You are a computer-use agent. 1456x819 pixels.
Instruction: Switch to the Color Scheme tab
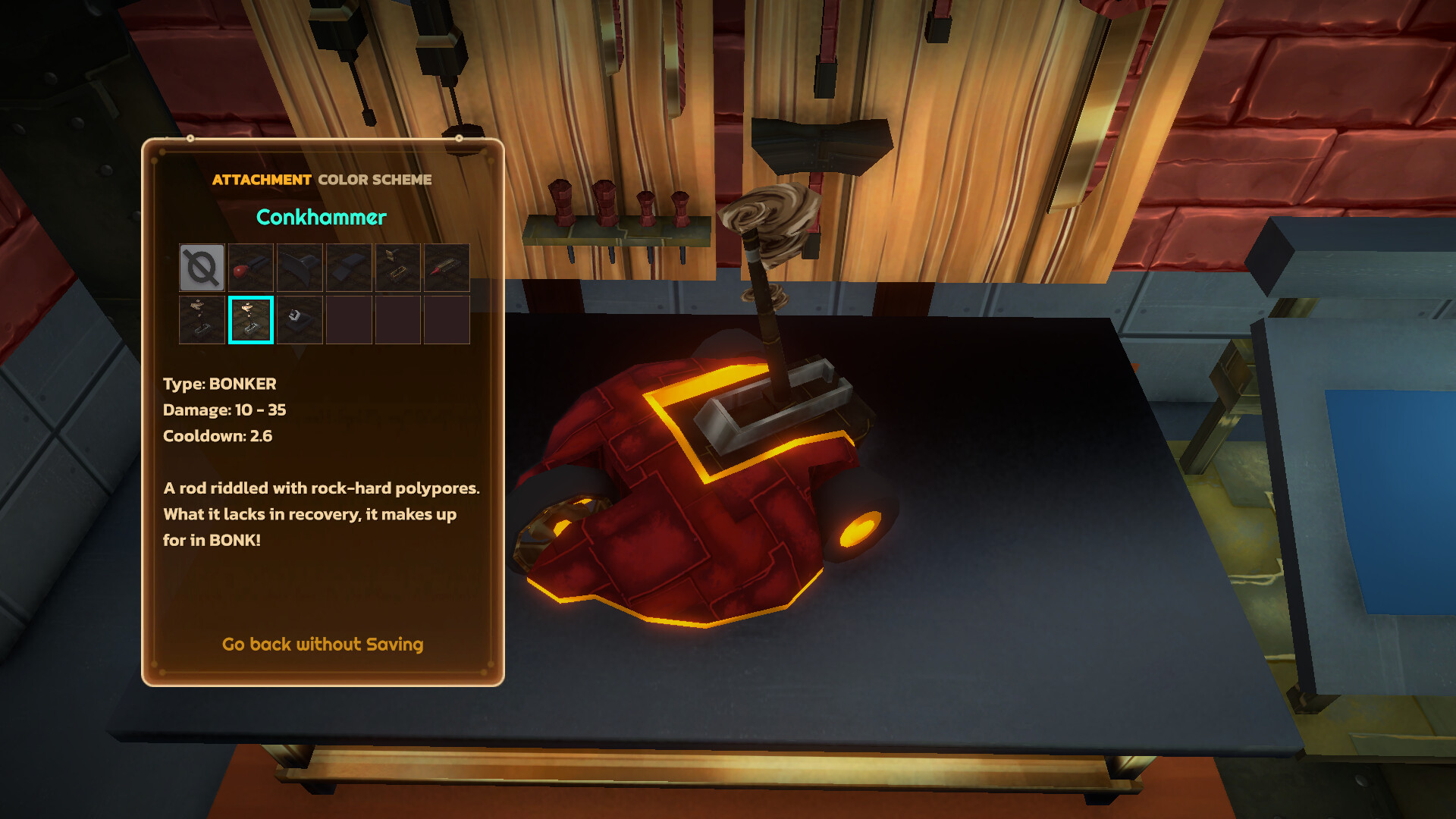[x=375, y=180]
